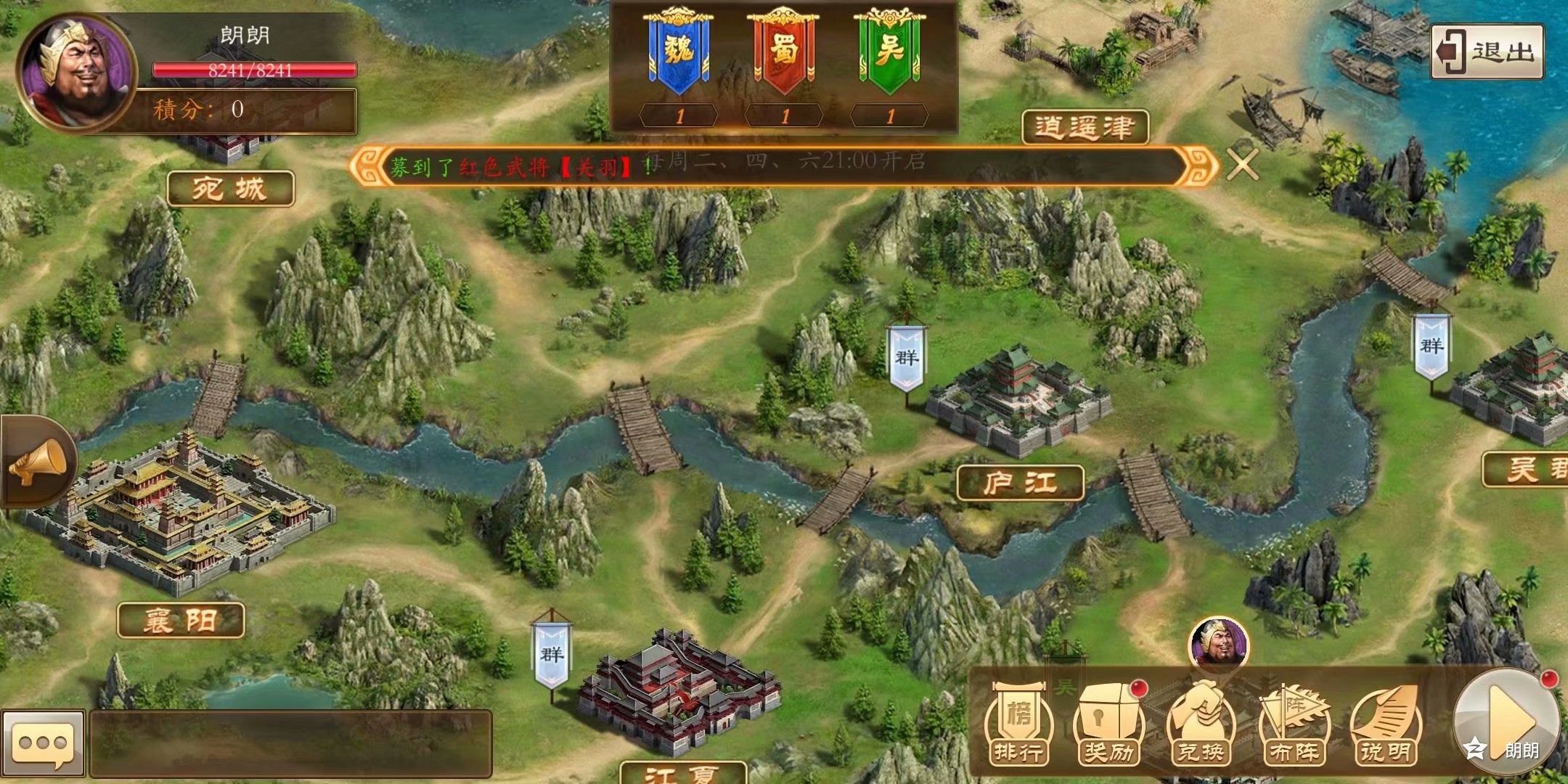Close the scrolling announcement banner
Image resolution: width=1568 pixels, height=784 pixels.
tap(1242, 165)
